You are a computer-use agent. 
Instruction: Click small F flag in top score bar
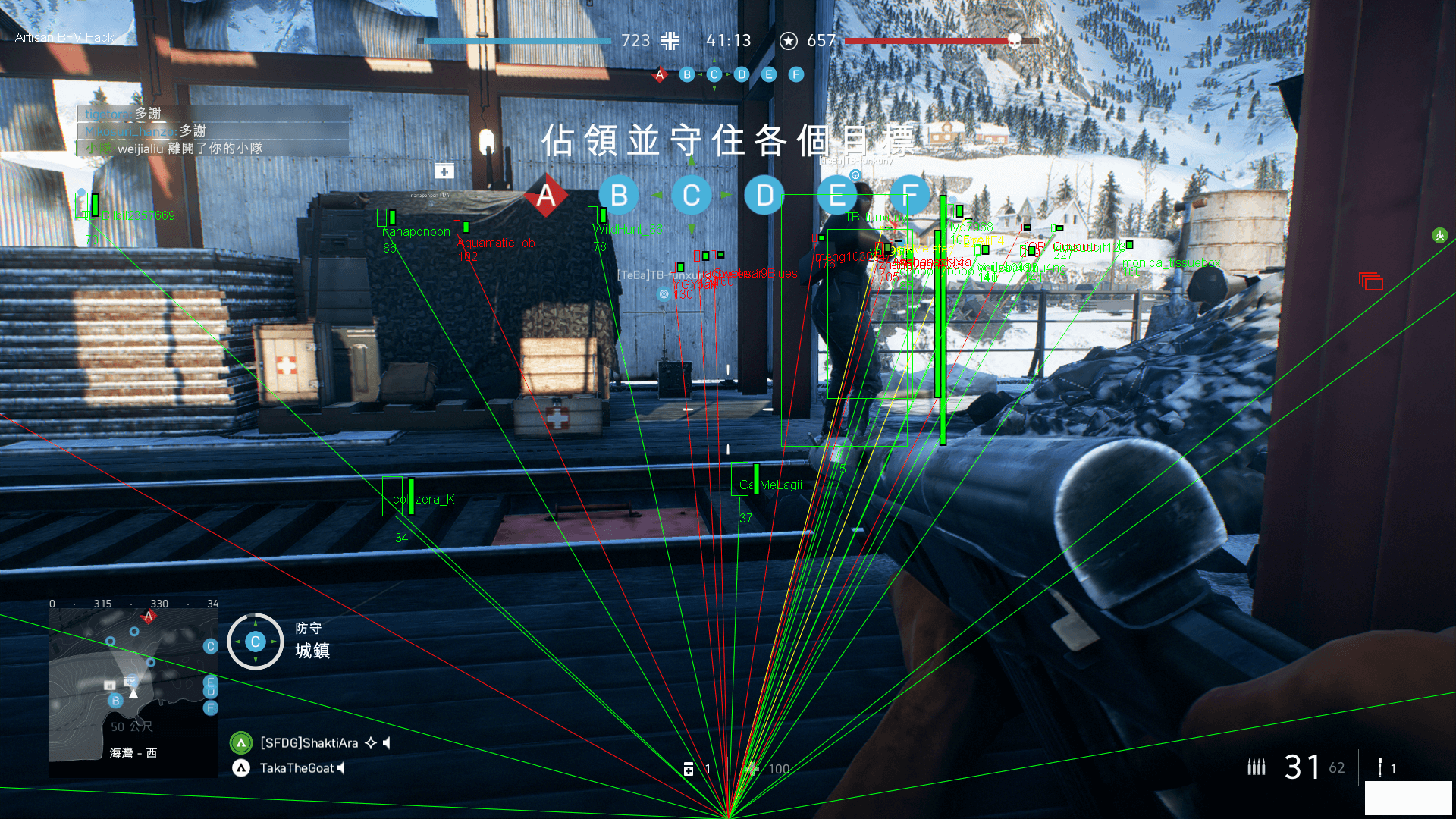795,74
